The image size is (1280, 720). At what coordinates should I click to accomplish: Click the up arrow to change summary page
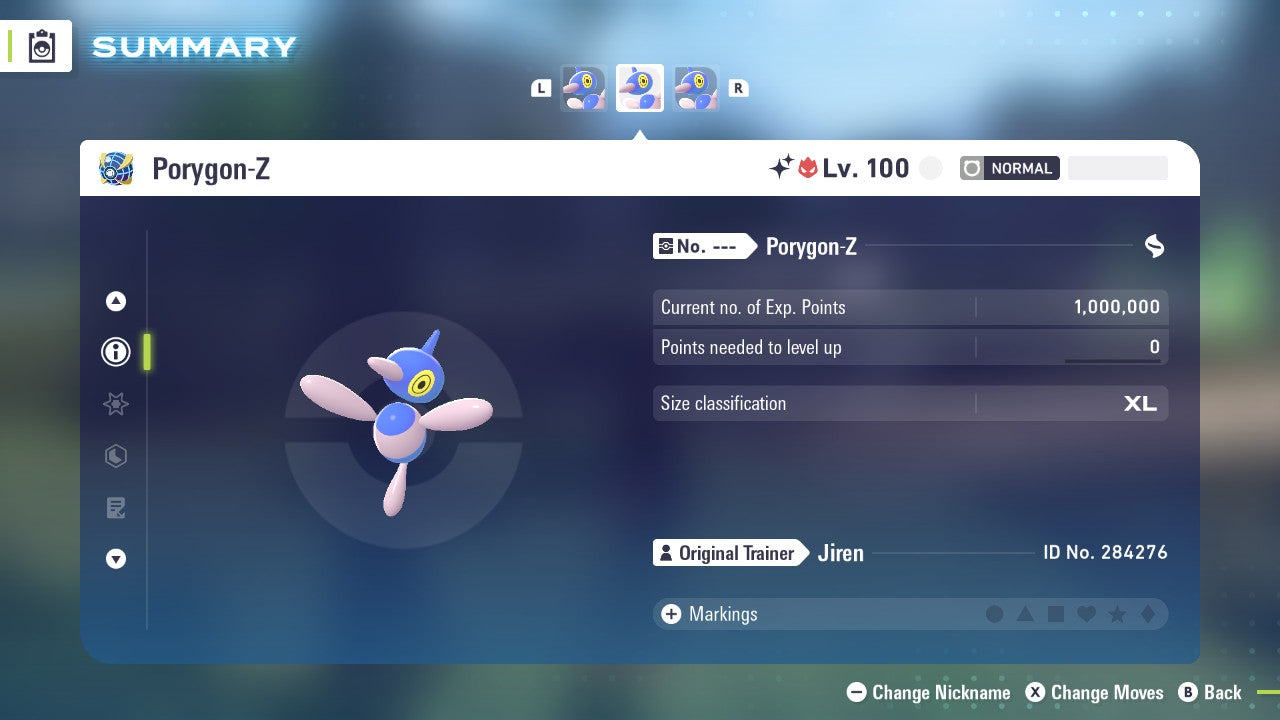(x=115, y=301)
